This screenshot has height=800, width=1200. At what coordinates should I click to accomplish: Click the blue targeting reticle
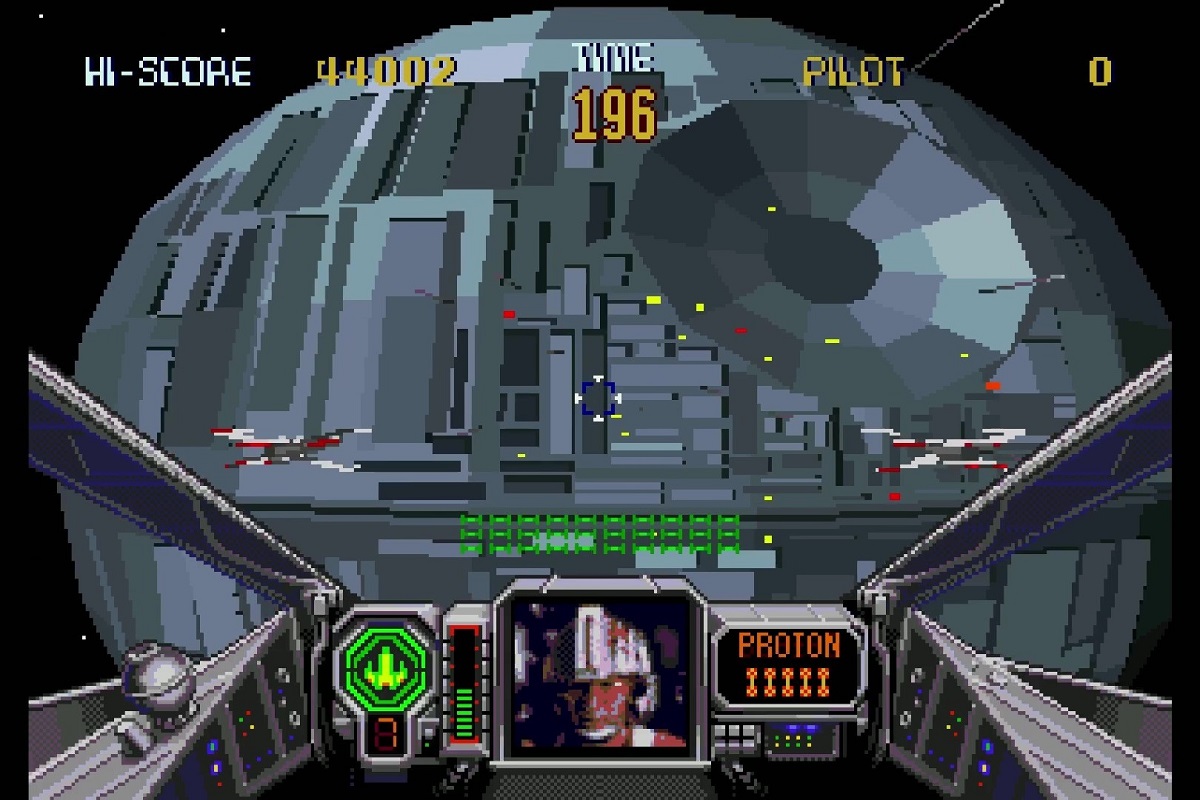pos(598,398)
